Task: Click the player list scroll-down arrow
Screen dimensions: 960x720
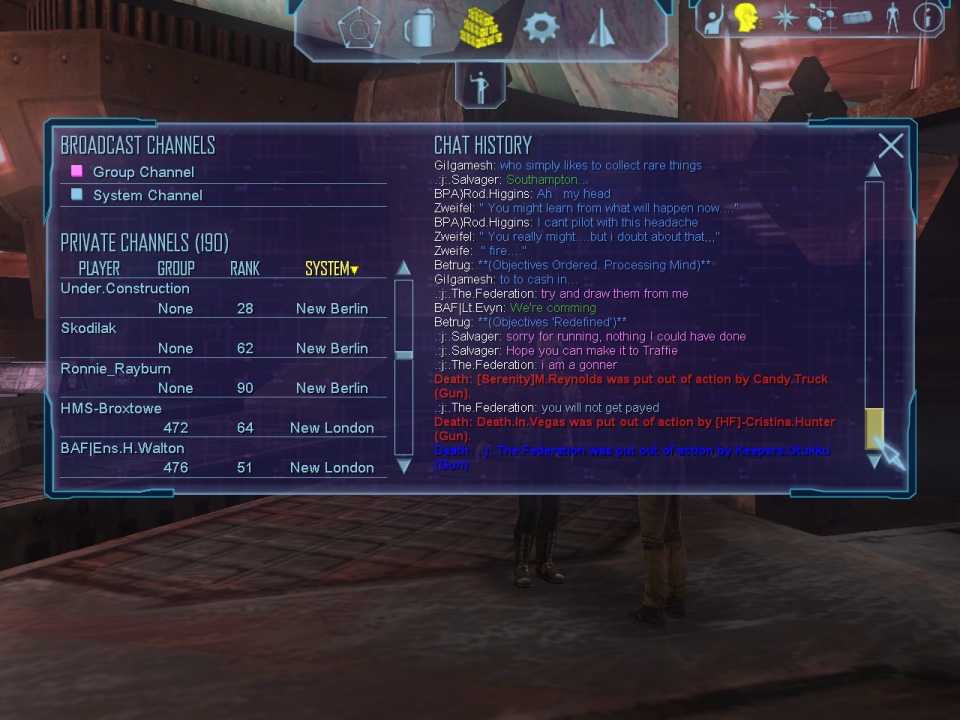Action: point(404,466)
